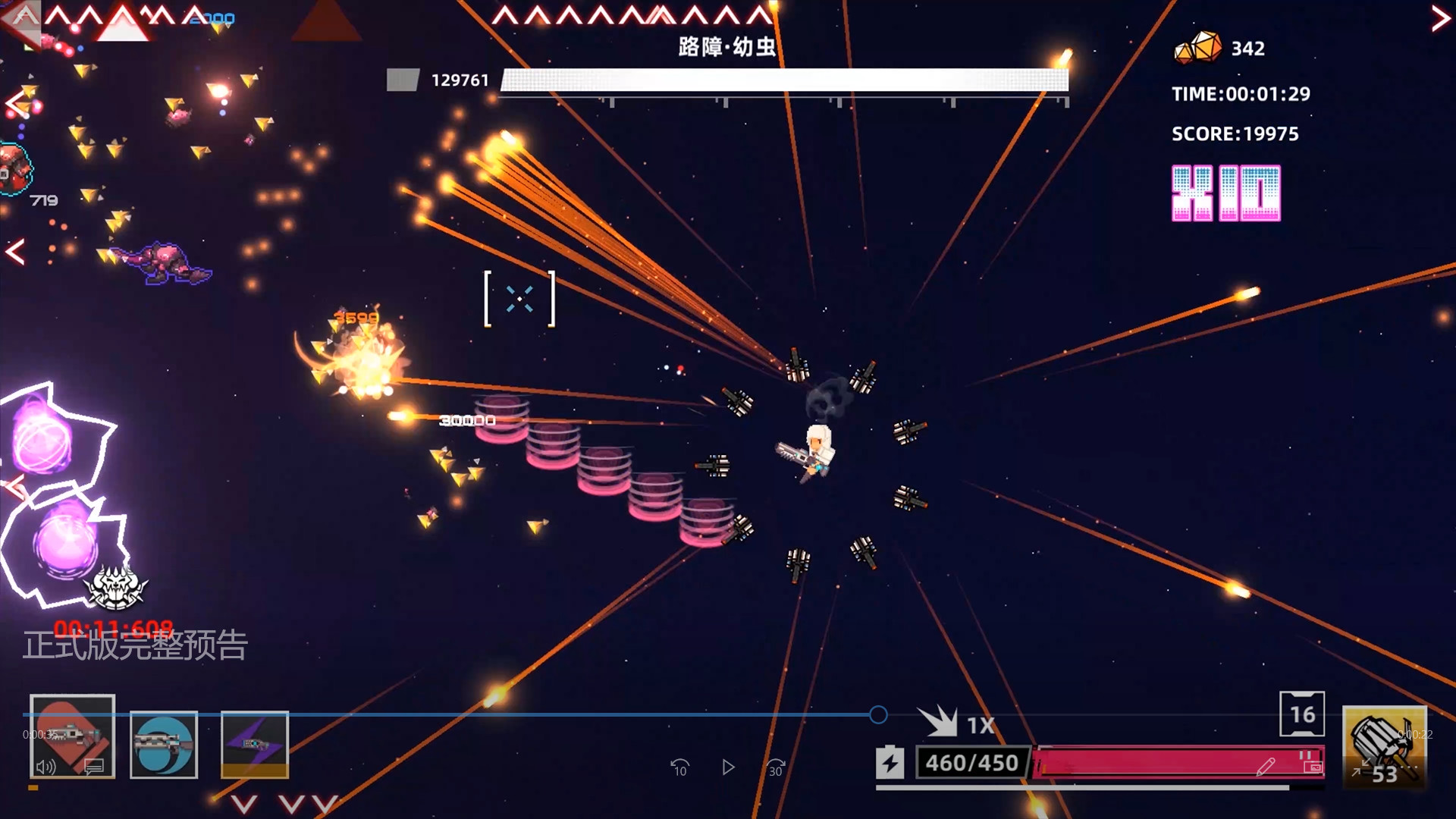
Task: Play the paused video
Action: pyautogui.click(x=728, y=767)
